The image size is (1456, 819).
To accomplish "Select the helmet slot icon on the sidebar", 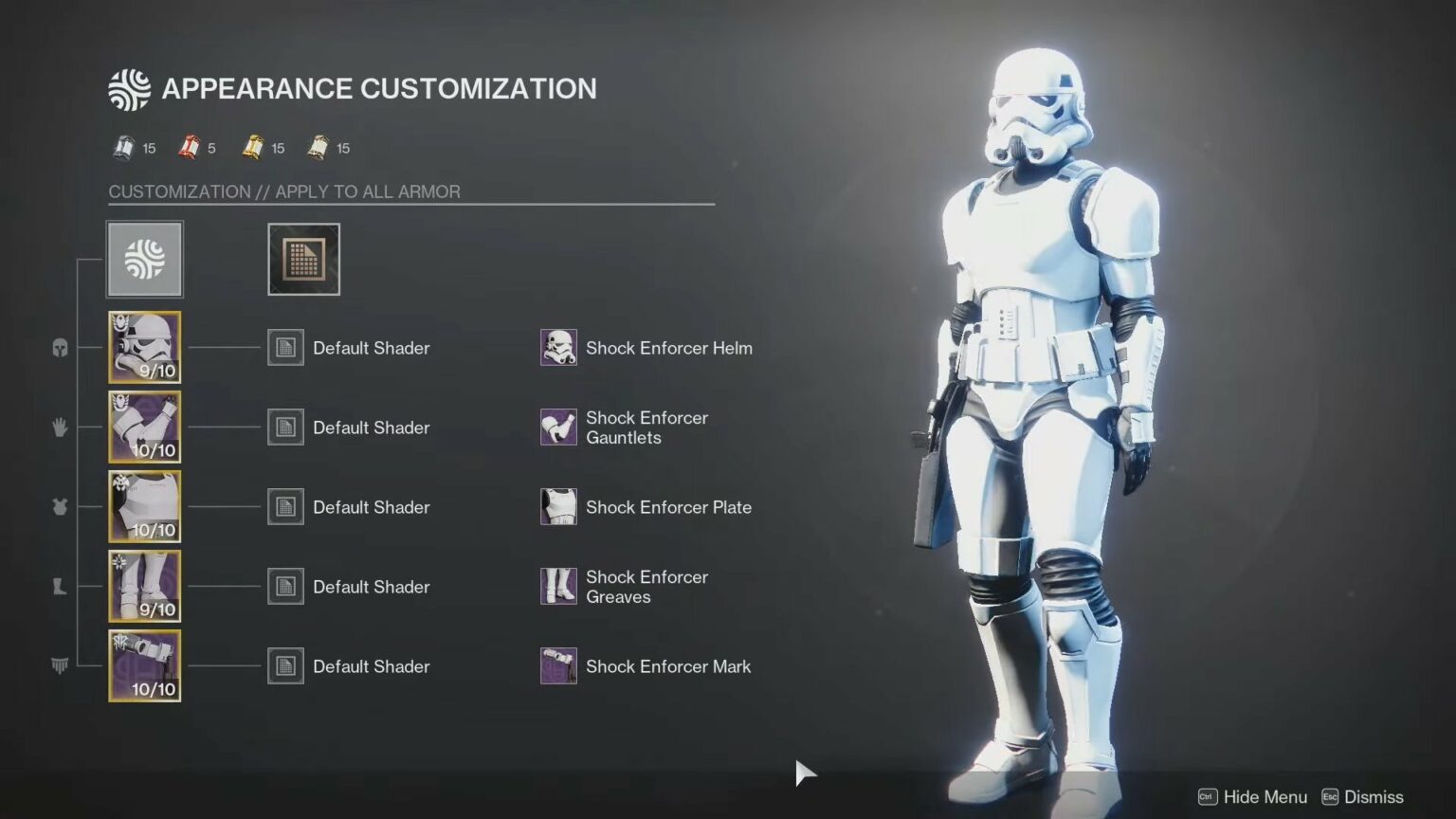I will coord(59,348).
